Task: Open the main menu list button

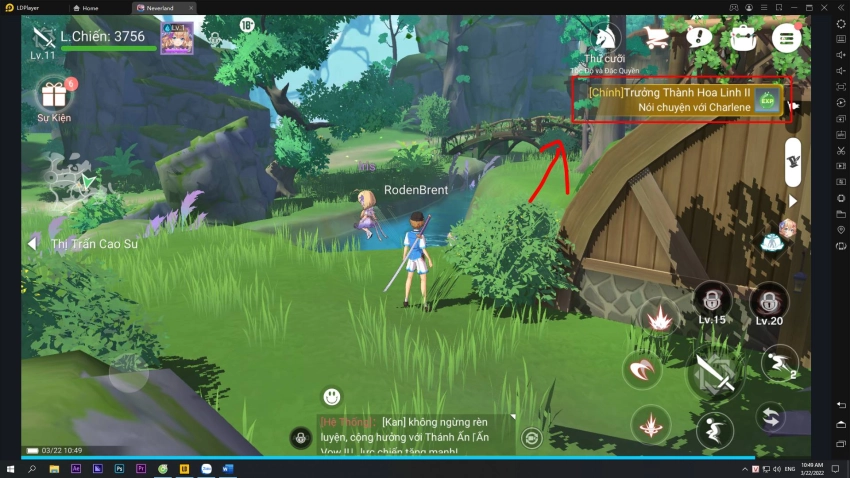Action: (786, 38)
